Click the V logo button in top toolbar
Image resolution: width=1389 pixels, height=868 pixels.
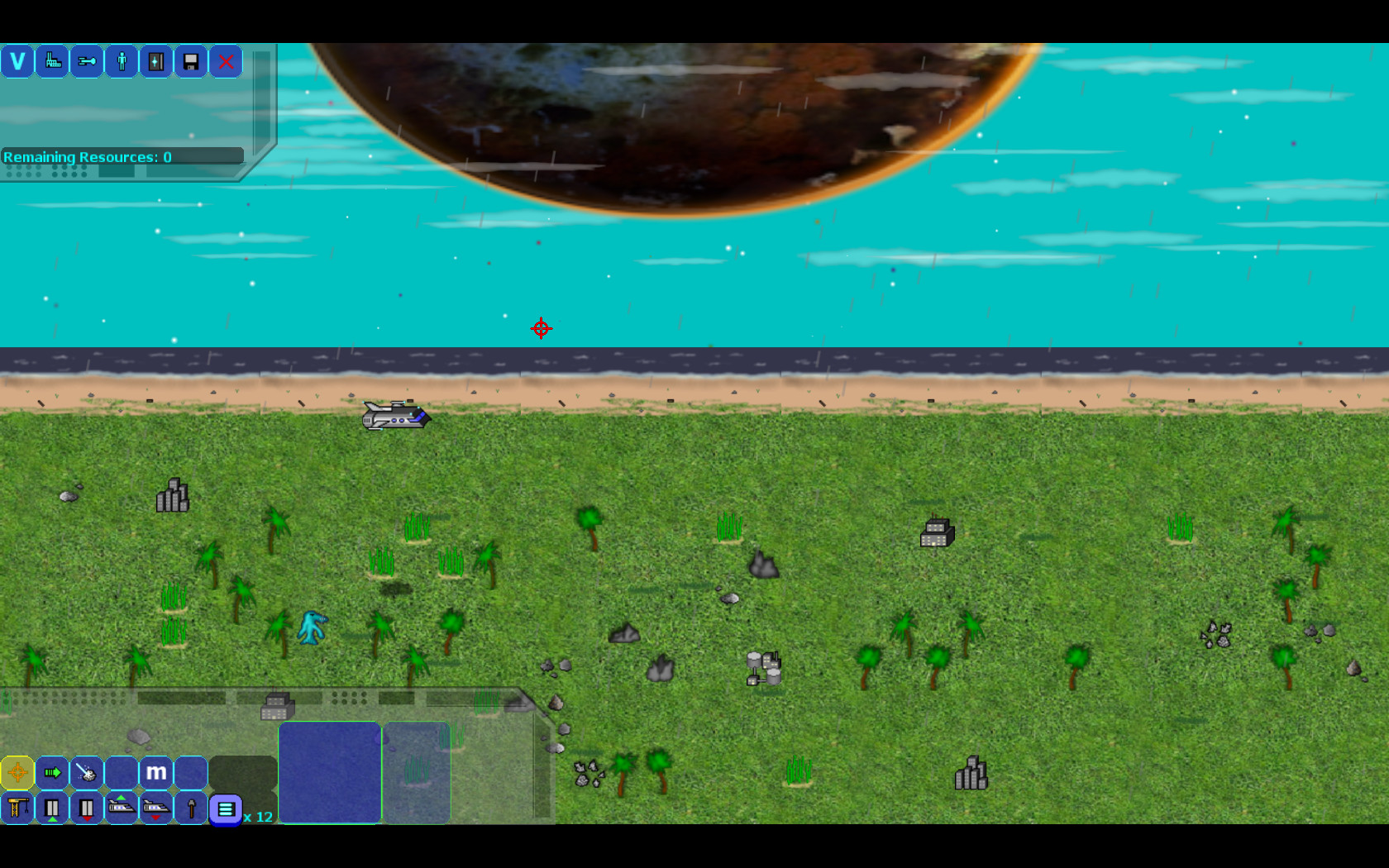(17, 61)
